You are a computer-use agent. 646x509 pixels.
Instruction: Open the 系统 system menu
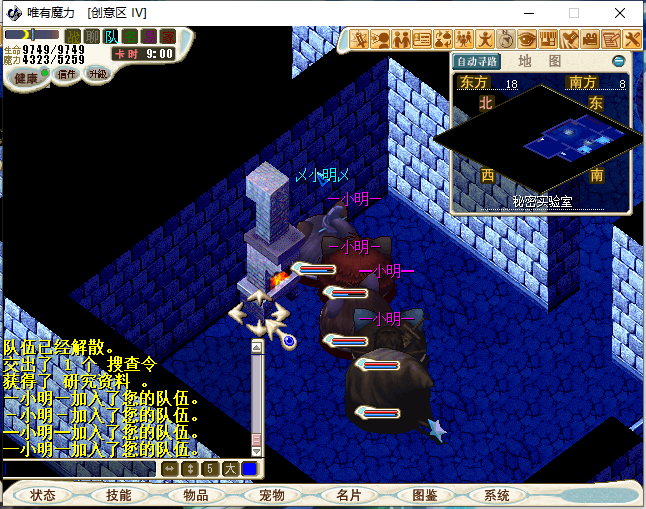pos(497,495)
